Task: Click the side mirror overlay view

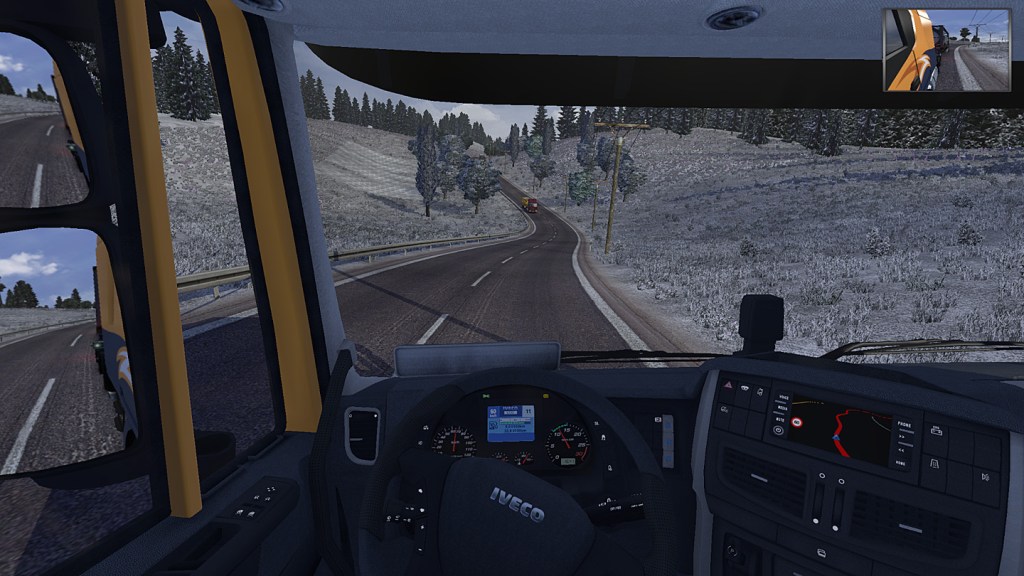Action: [x=947, y=50]
